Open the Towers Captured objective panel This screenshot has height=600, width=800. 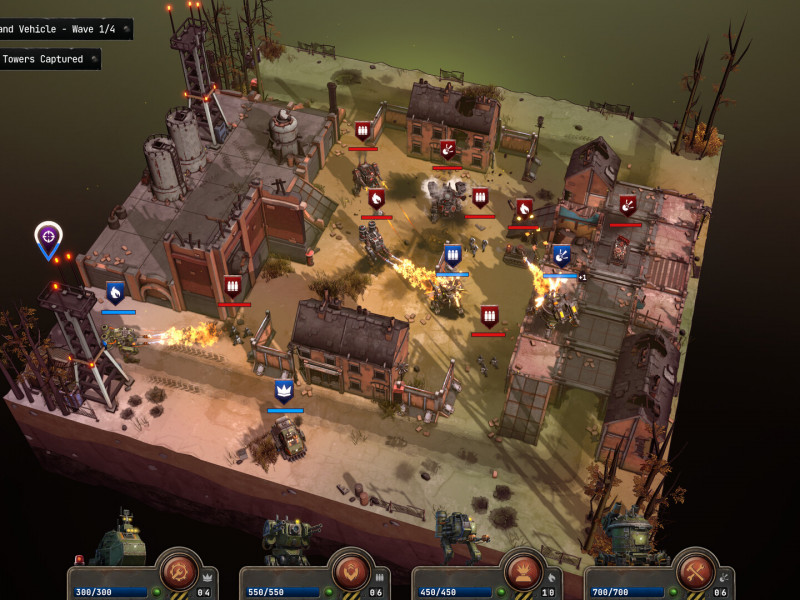(48, 59)
